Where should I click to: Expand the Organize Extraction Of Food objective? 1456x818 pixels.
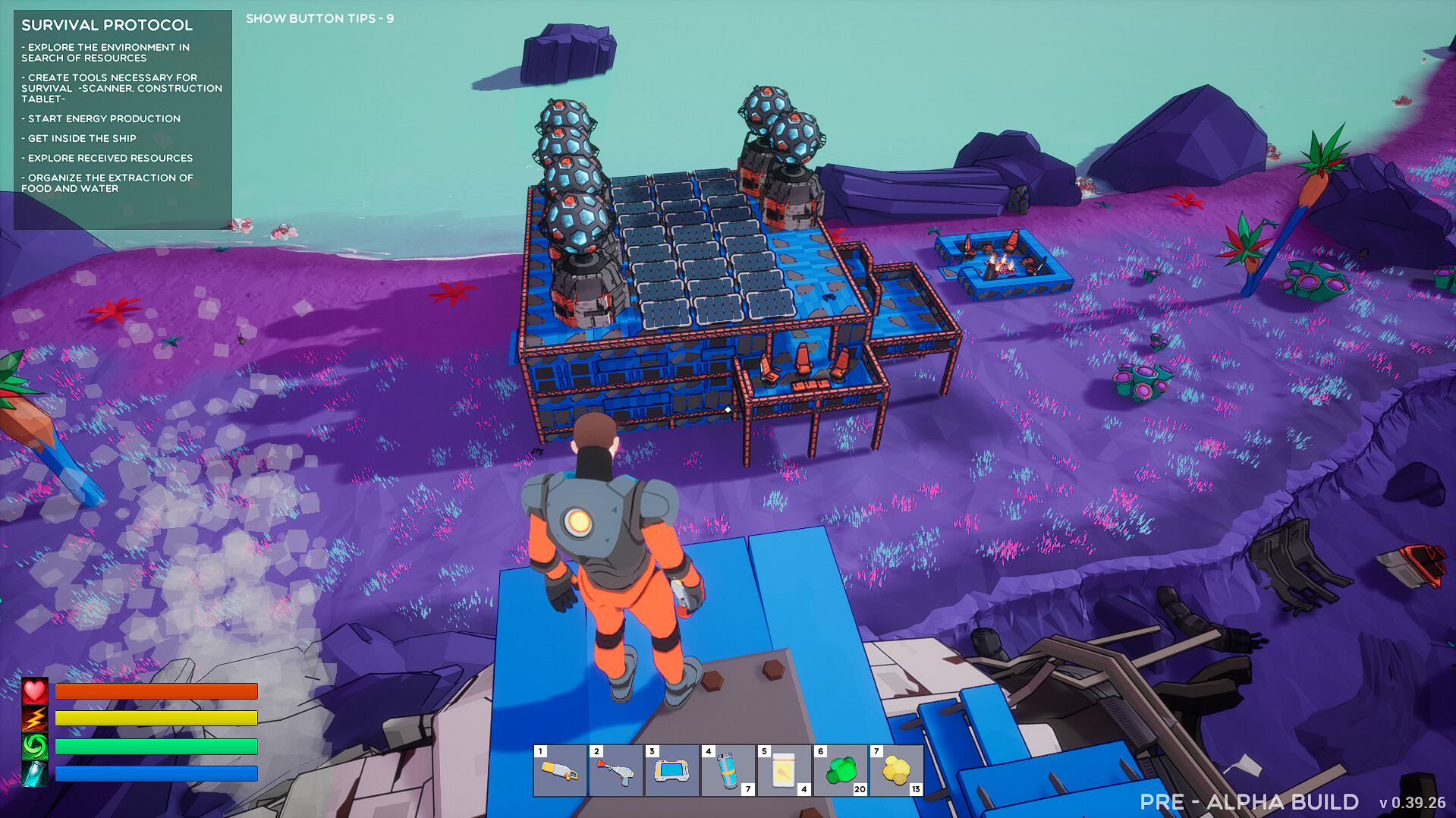pyautogui.click(x=107, y=182)
